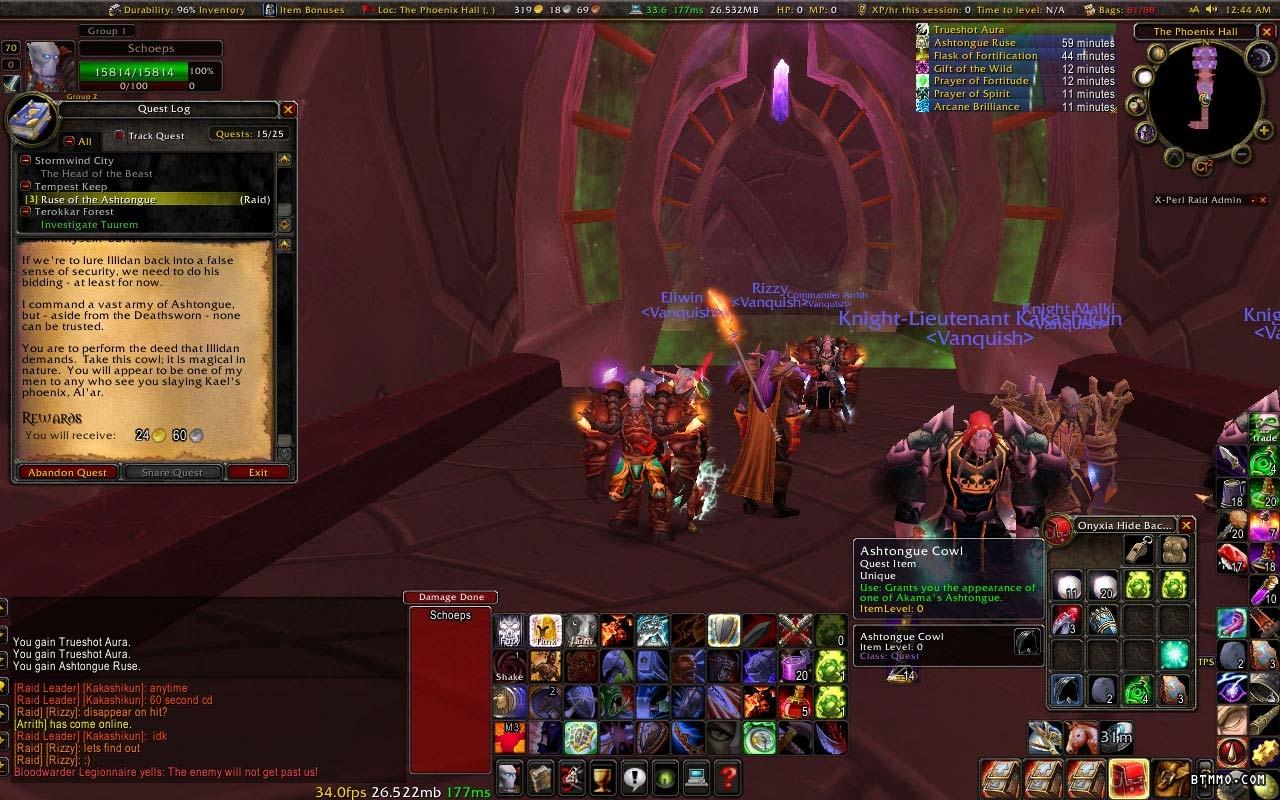Use the red healing potion action slot
Image resolution: width=1280 pixels, height=800 pixels.
[794, 702]
